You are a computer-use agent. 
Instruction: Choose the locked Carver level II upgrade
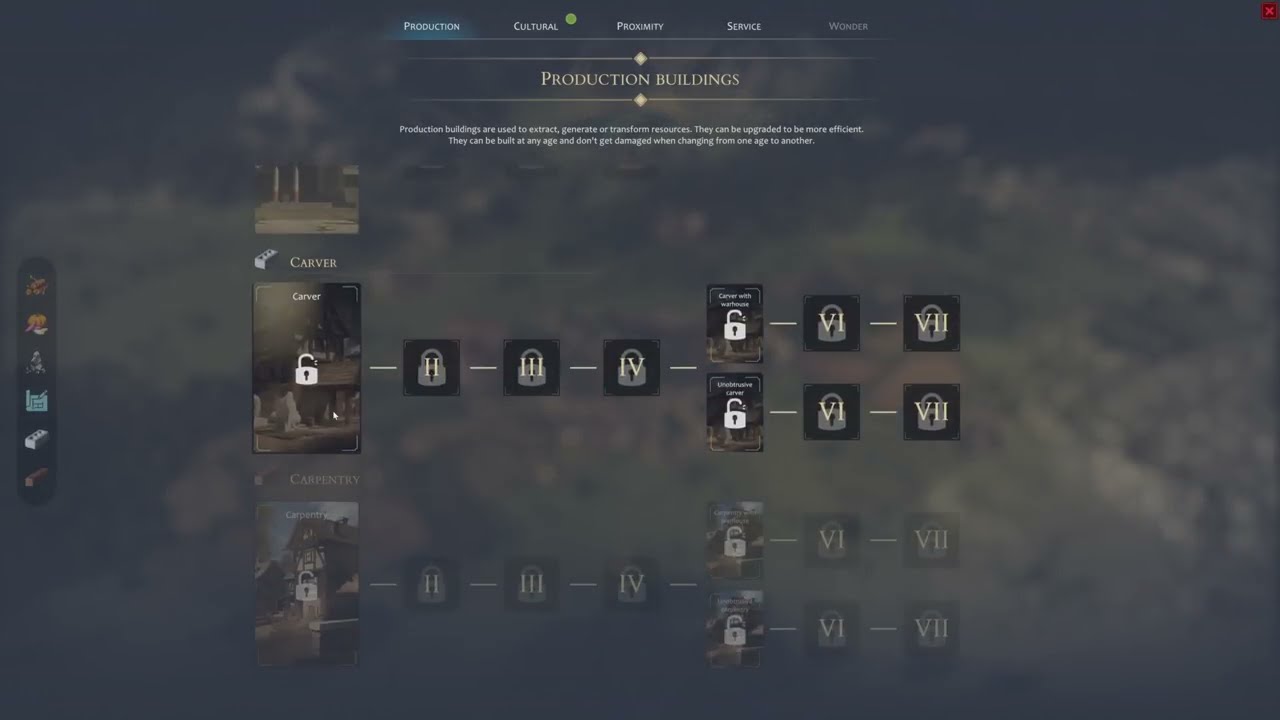coord(431,367)
